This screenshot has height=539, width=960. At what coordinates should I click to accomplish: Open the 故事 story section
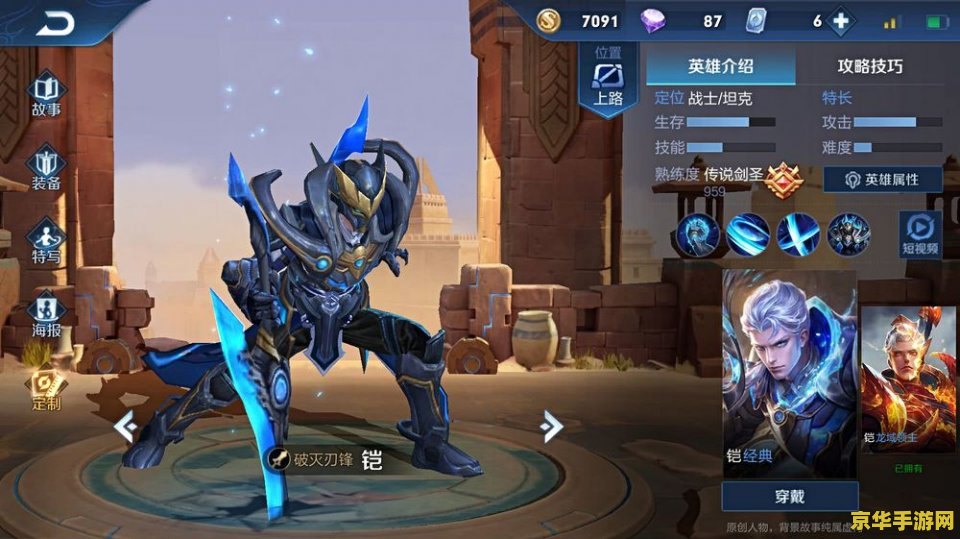[47, 94]
